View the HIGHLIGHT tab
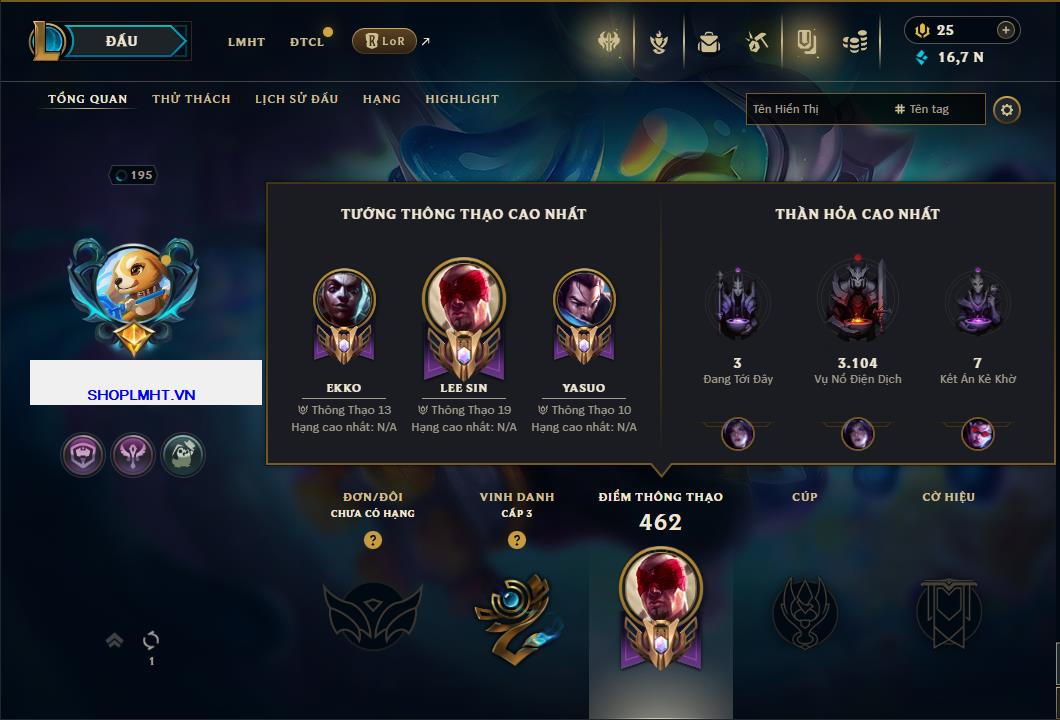 pyautogui.click(x=462, y=99)
